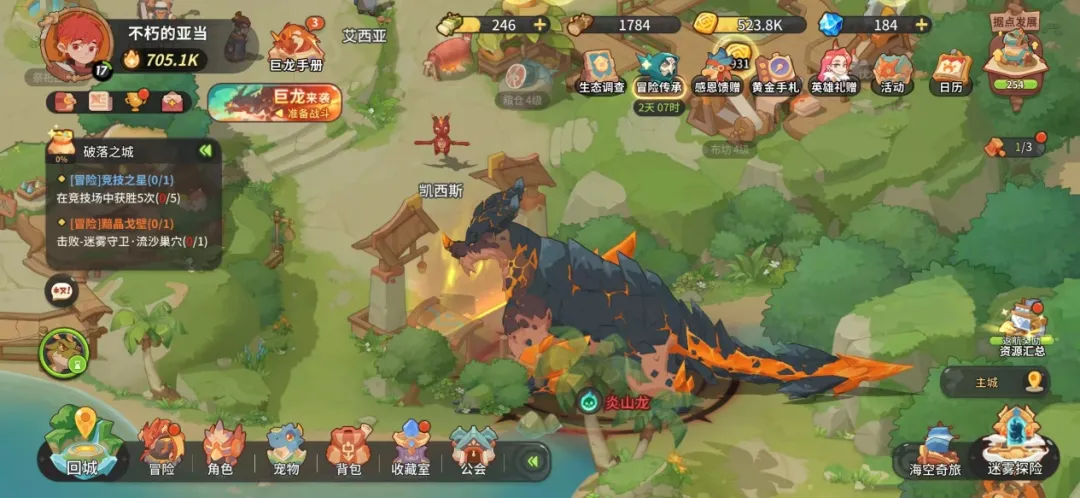Viewport: 1080px width, 498px height.
Task: Open 海空奇旅 sea-sky journey
Action: [x=934, y=452]
